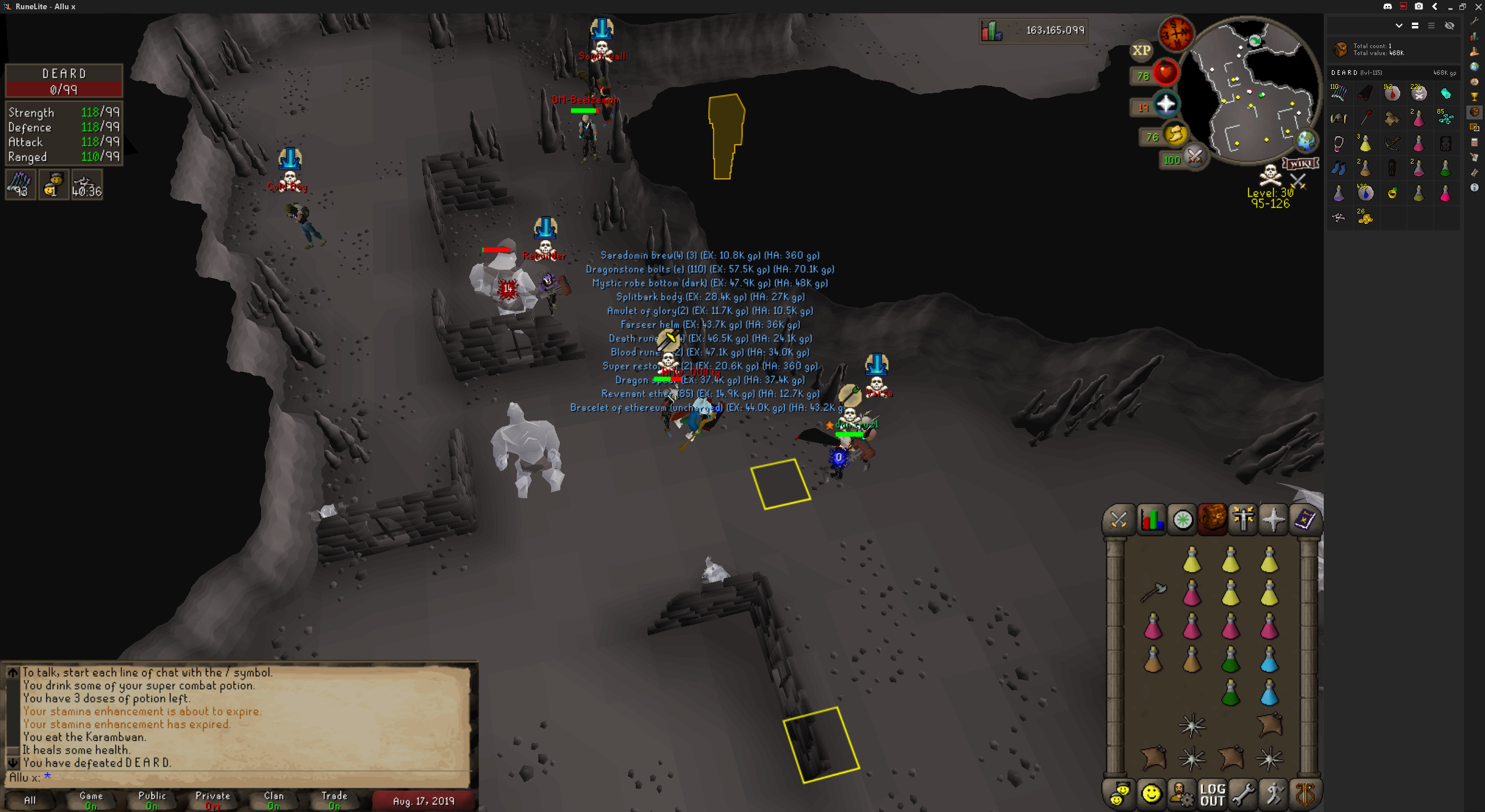Select the axe in the inventory

1153,592
